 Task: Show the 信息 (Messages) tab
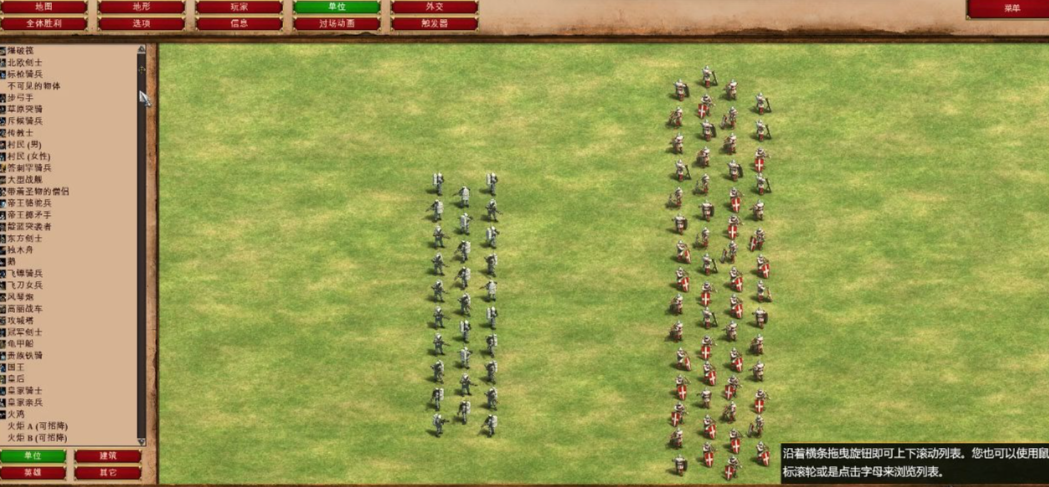pos(238,23)
